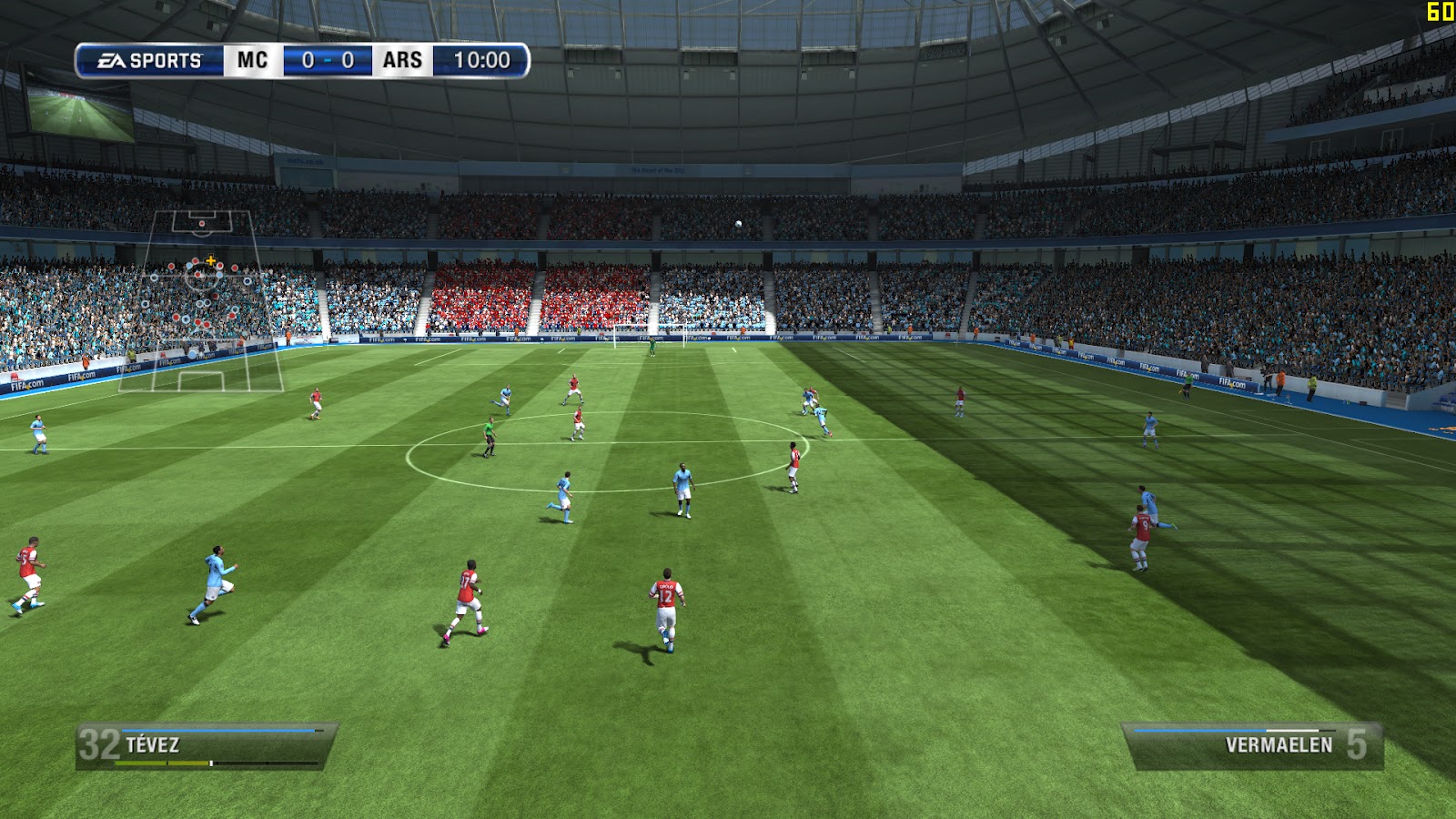Image resolution: width=1456 pixels, height=819 pixels.
Task: Click the EA Sports logo
Action: [x=143, y=60]
